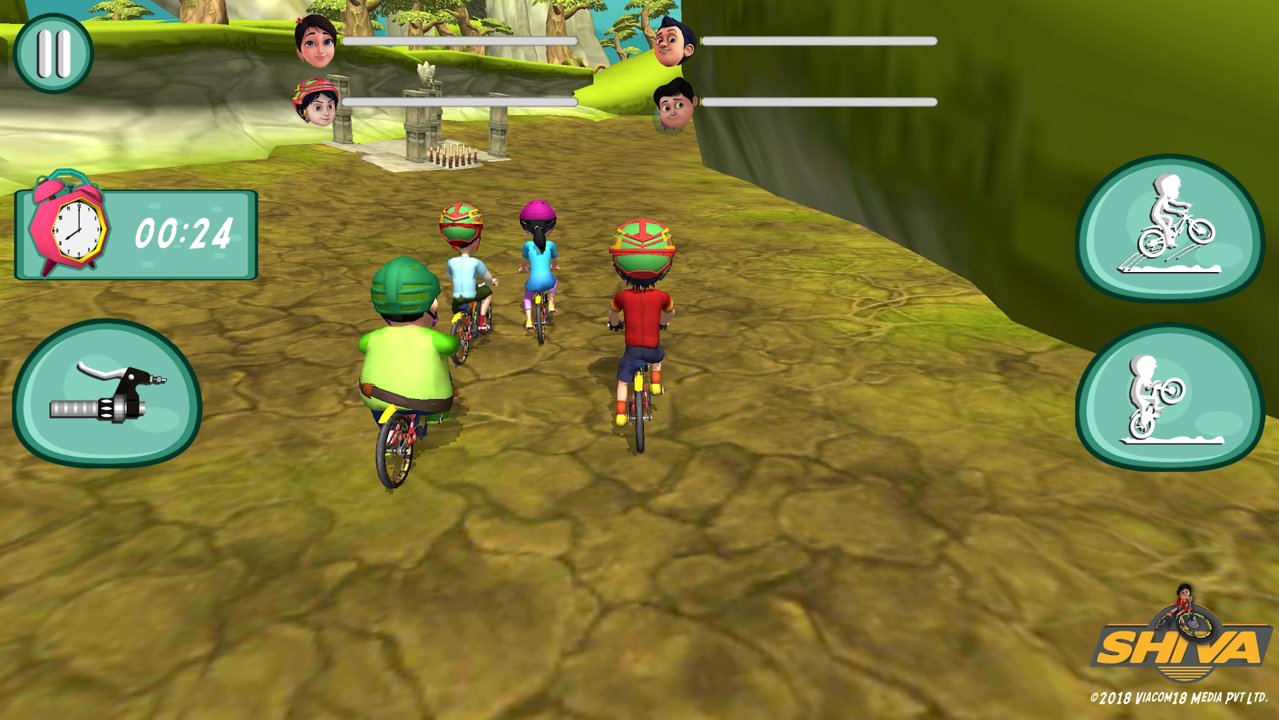Squeeze the brake lever button
Screen dimensions: 1279x720
107,393
